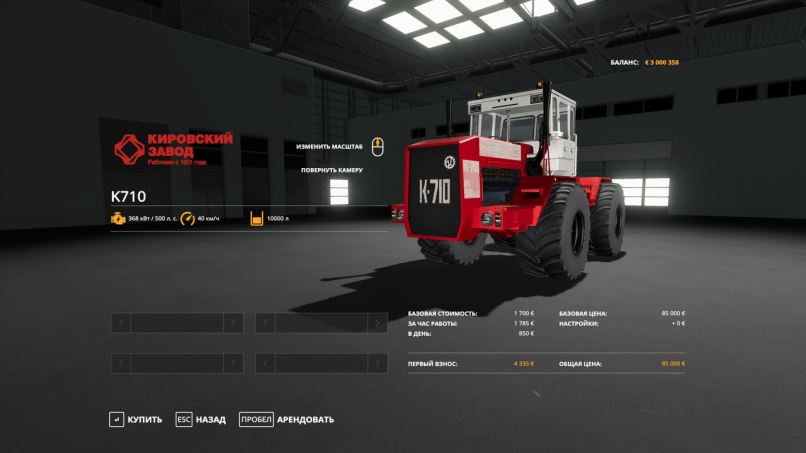The image size is (806, 453).
Task: Go back with the НАЗАД button
Action: 201,419
